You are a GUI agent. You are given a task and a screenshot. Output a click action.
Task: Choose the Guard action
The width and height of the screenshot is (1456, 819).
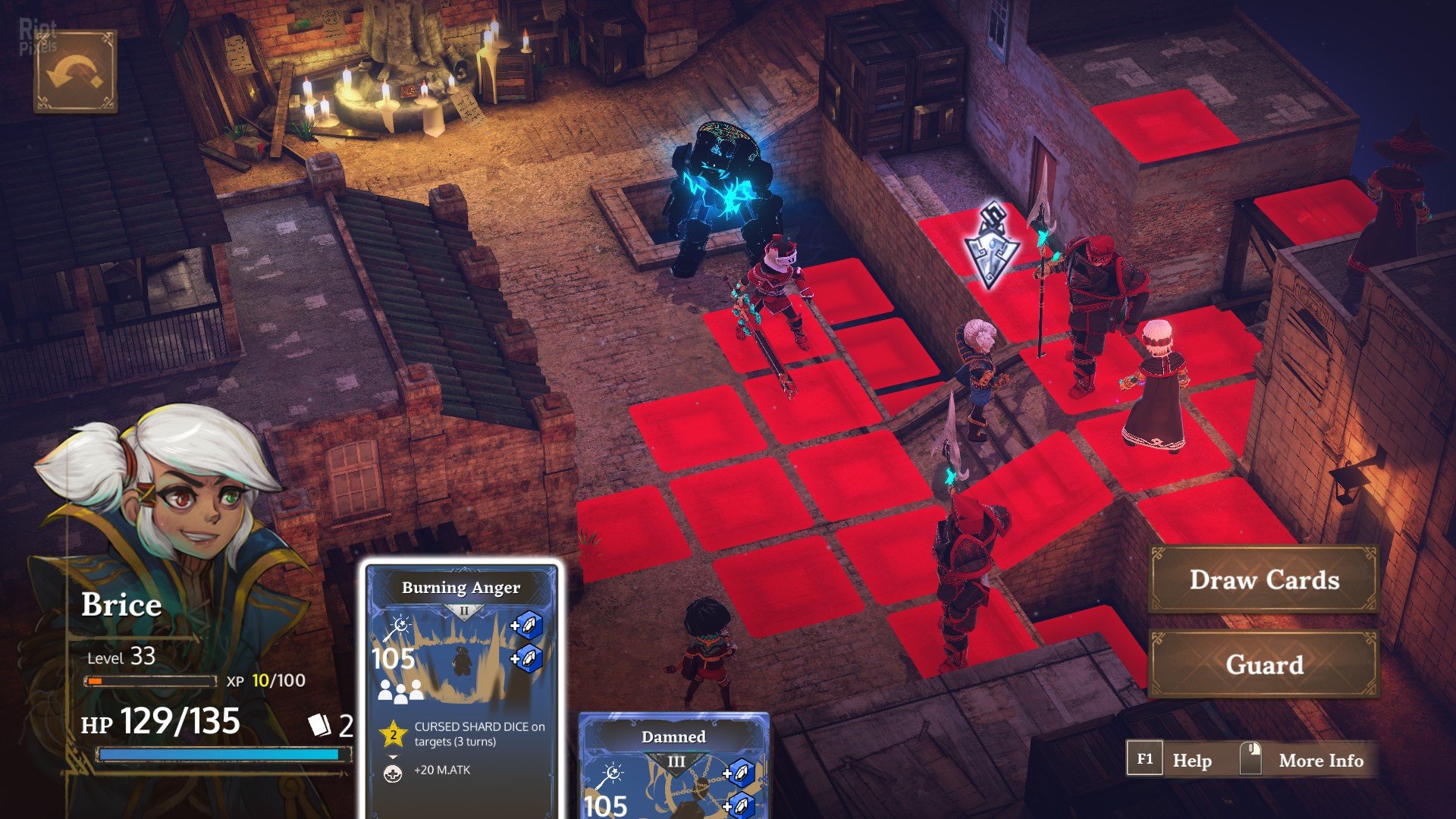click(1263, 664)
